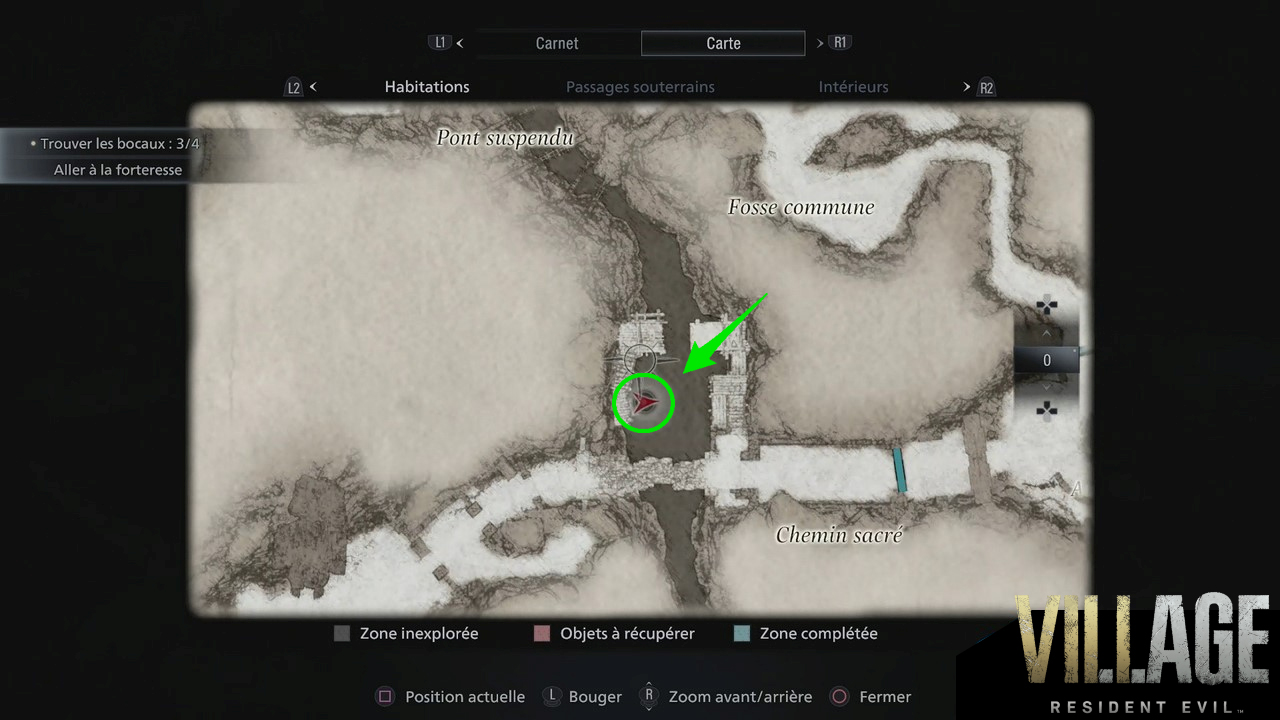1280x720 pixels.
Task: Switch to the Intérieurs map
Action: click(853, 87)
